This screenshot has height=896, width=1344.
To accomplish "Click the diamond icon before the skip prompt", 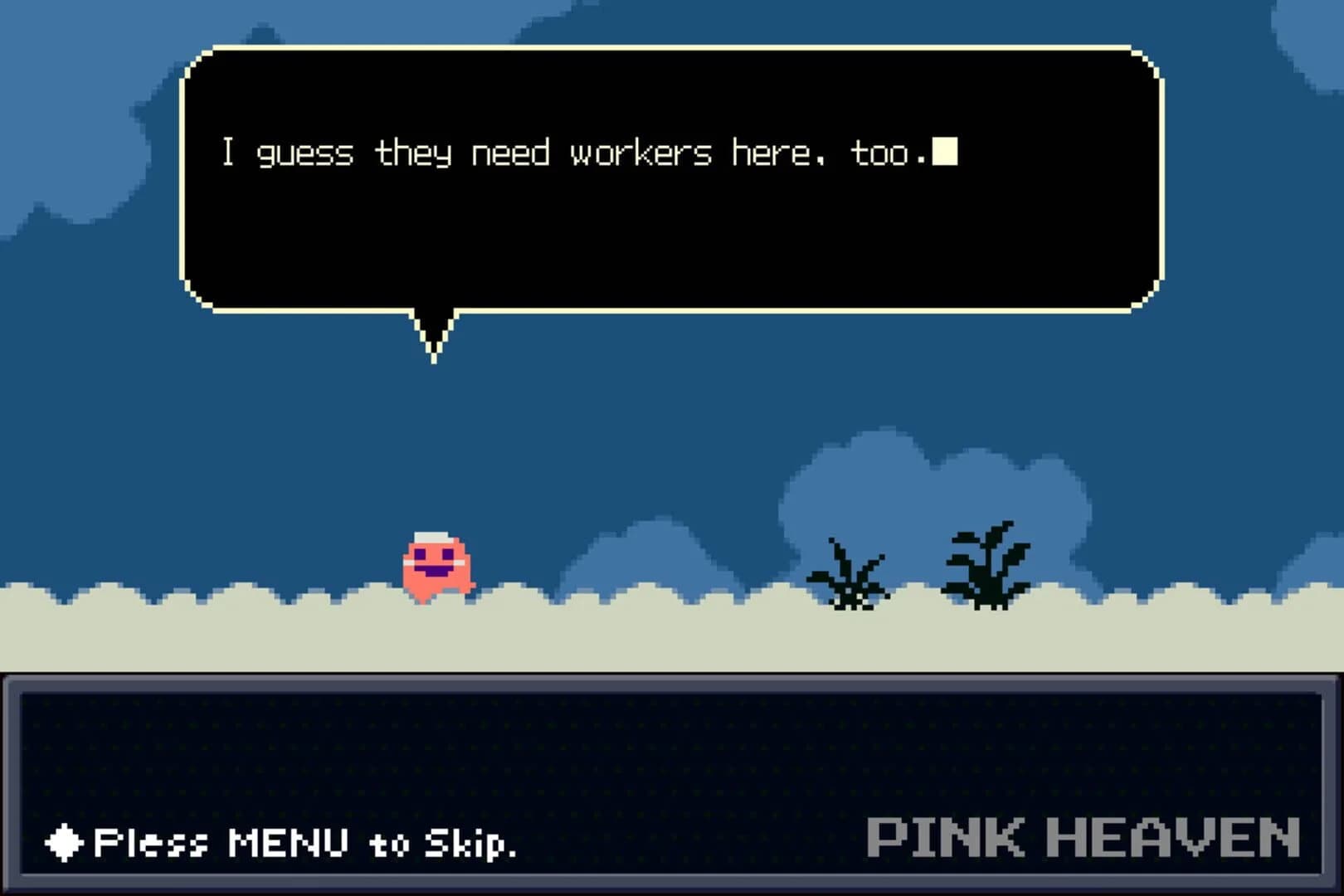I will pyautogui.click(x=62, y=844).
